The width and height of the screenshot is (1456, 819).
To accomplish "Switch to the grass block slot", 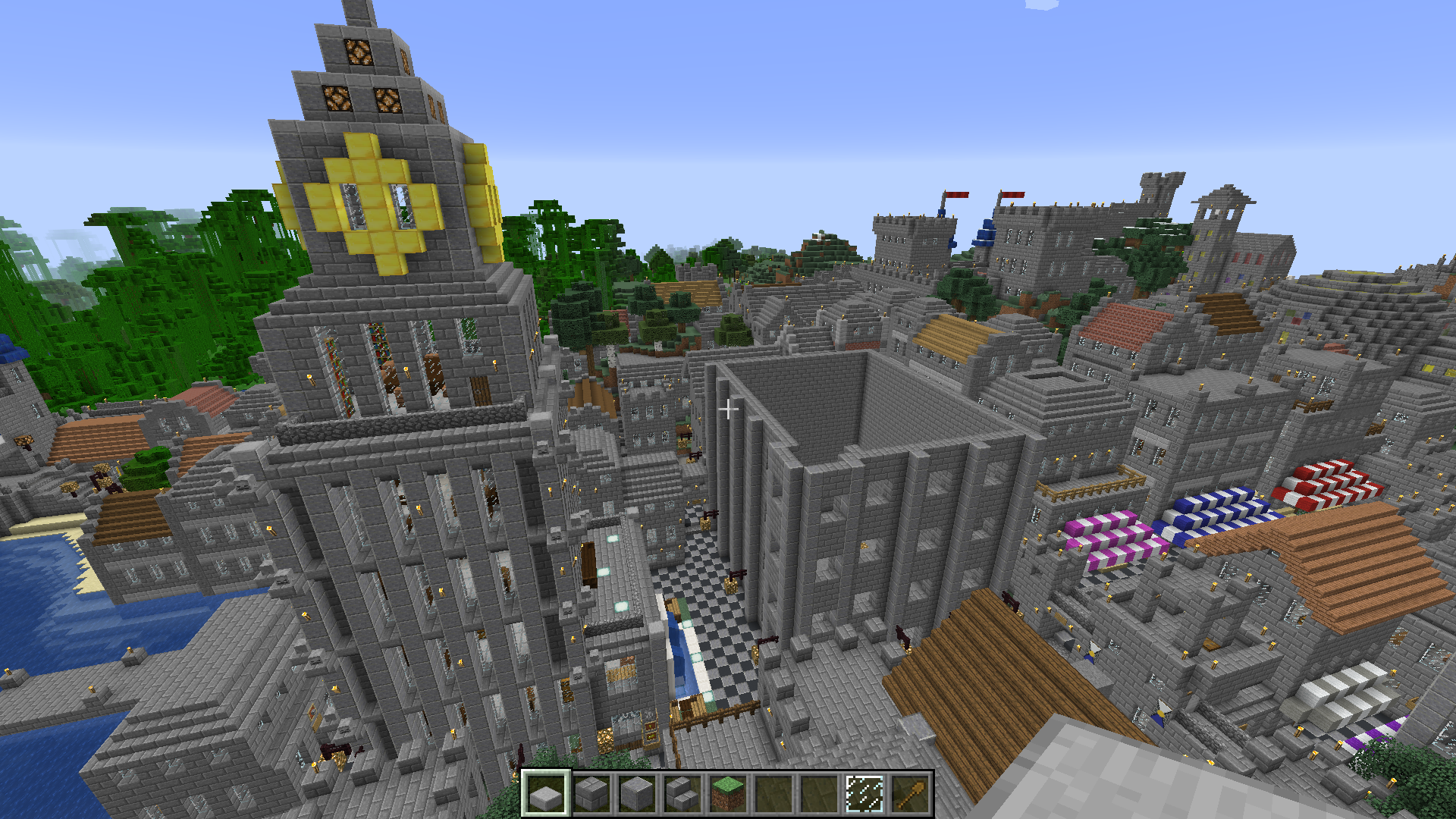I will (x=728, y=794).
